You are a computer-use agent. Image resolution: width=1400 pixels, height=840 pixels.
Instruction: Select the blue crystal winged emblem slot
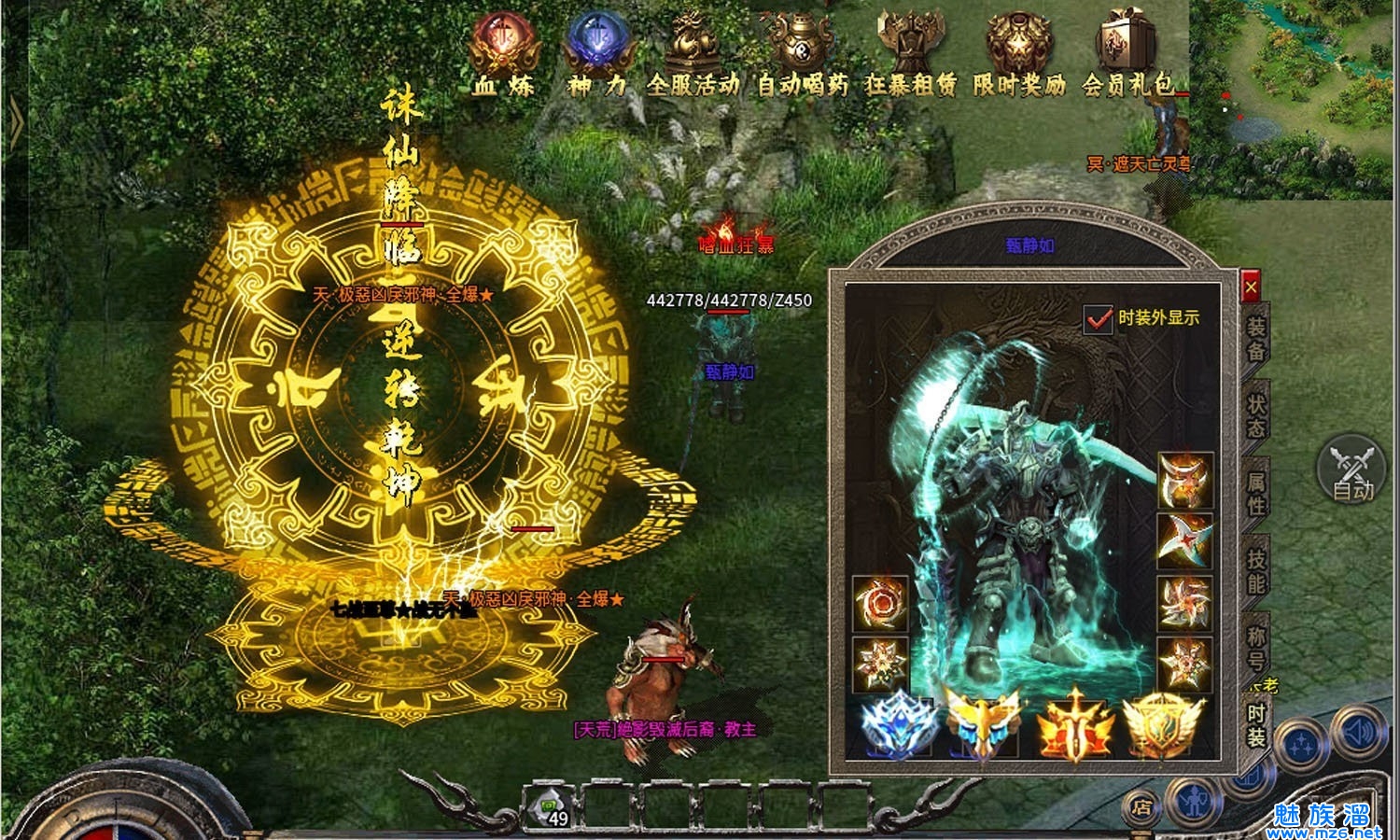point(896,726)
